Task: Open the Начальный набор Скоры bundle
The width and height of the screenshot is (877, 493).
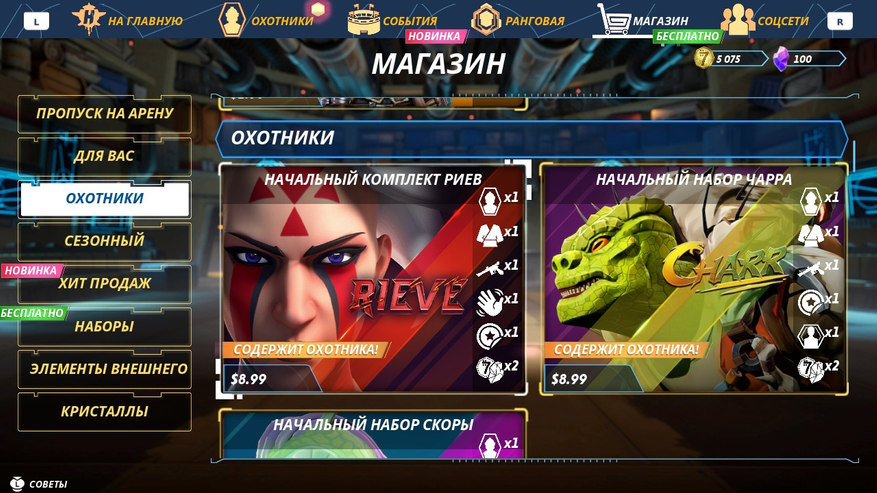Action: coord(372,435)
